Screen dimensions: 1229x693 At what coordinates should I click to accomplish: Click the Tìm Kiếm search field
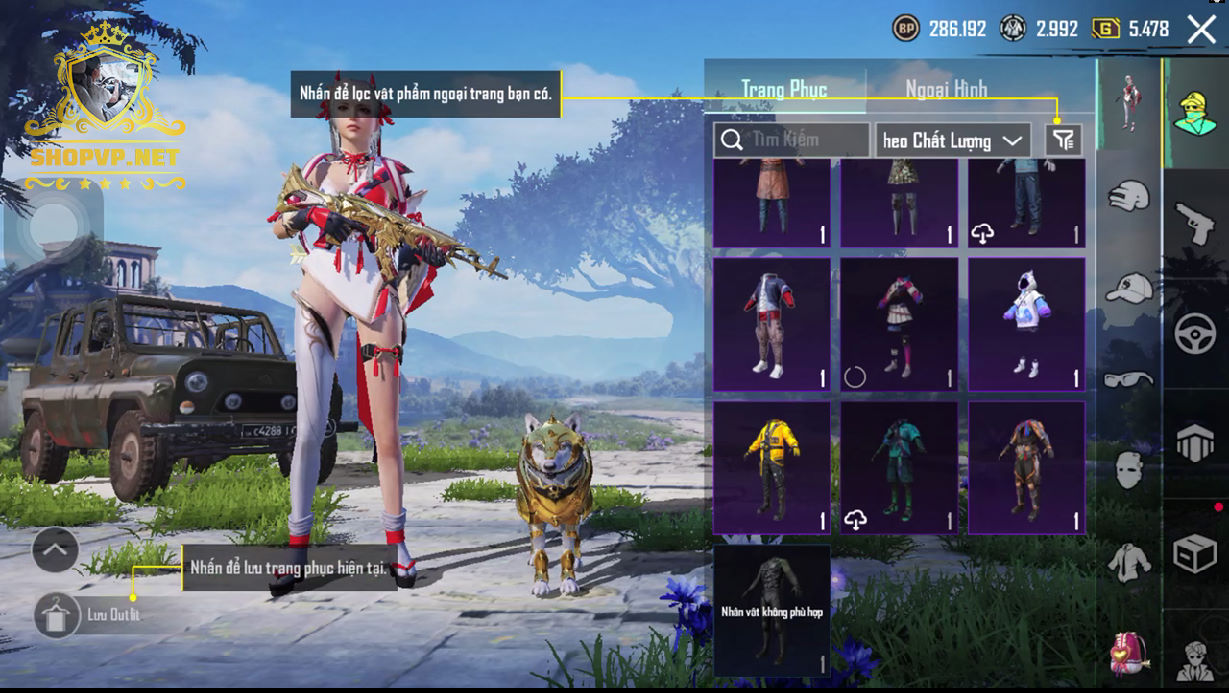[792, 140]
